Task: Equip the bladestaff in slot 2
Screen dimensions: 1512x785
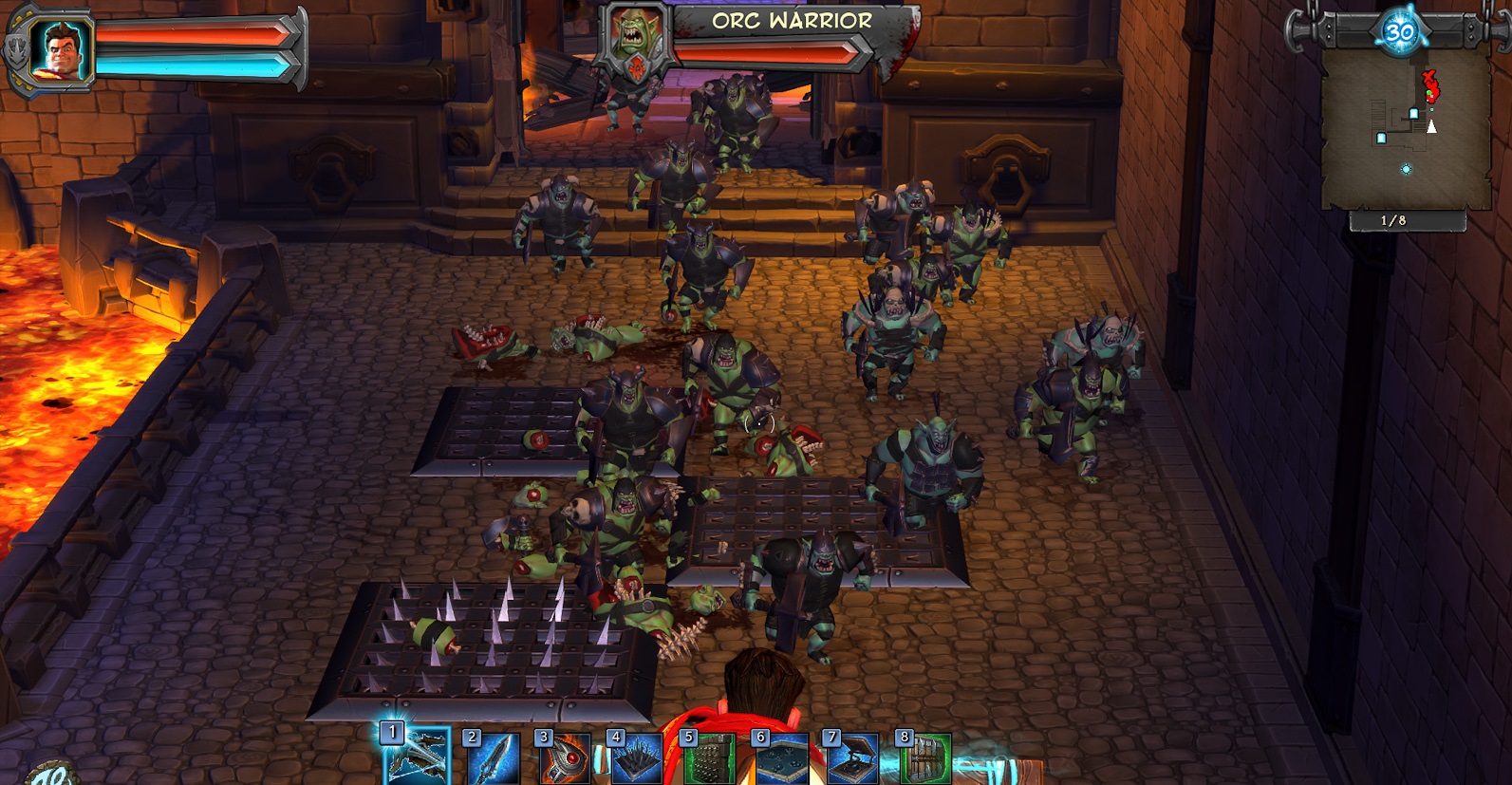Action: point(492,760)
